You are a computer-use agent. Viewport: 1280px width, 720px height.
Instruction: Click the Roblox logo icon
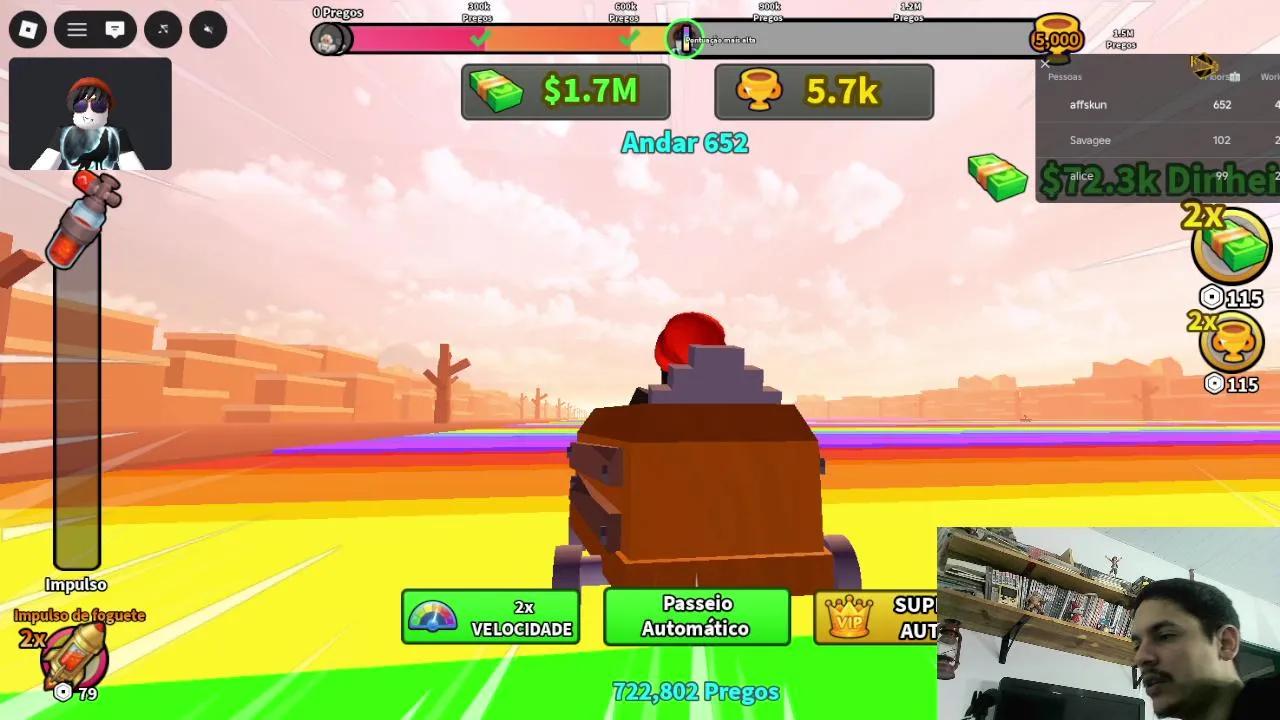(27, 30)
